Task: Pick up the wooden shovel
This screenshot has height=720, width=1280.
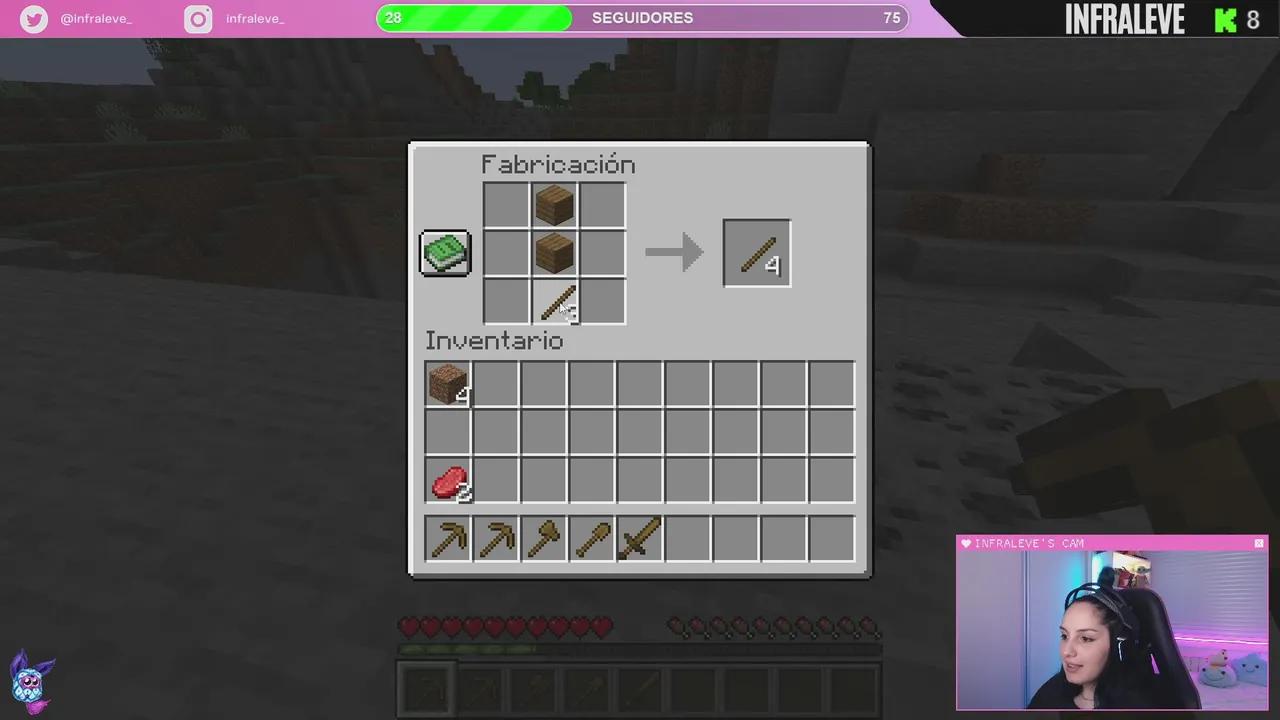Action: [x=592, y=540]
